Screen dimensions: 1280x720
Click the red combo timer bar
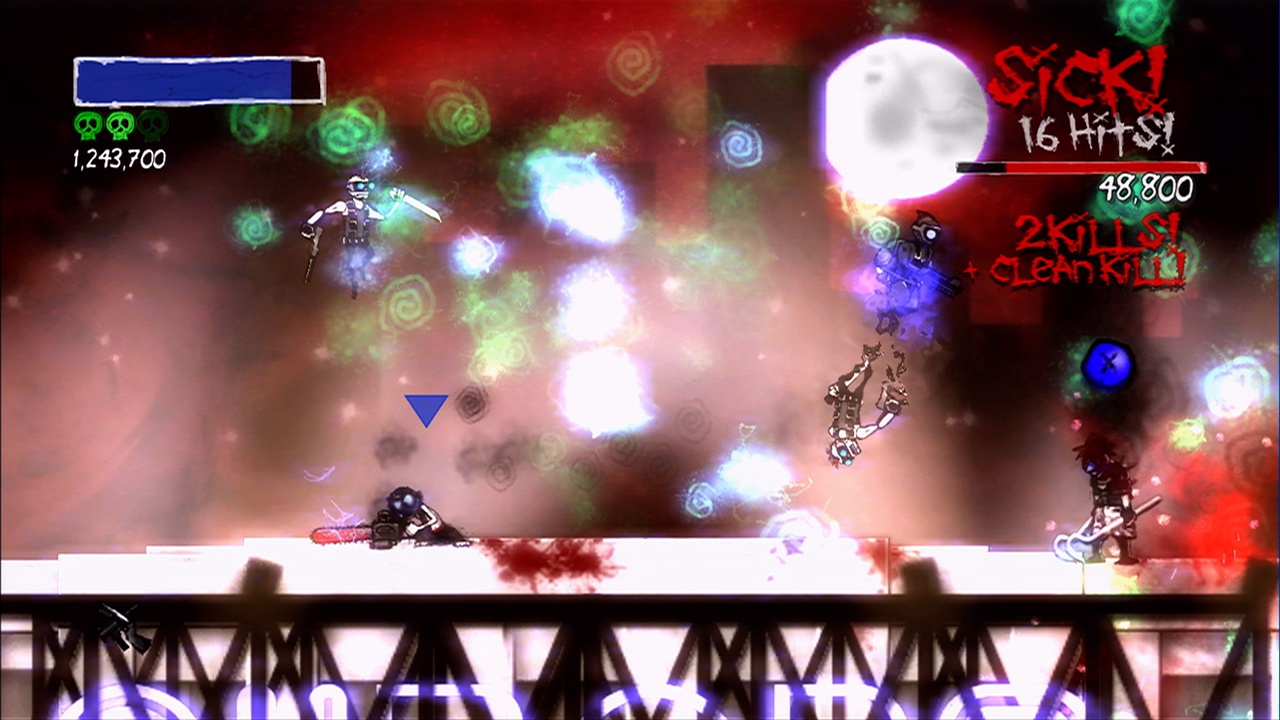click(1080, 165)
